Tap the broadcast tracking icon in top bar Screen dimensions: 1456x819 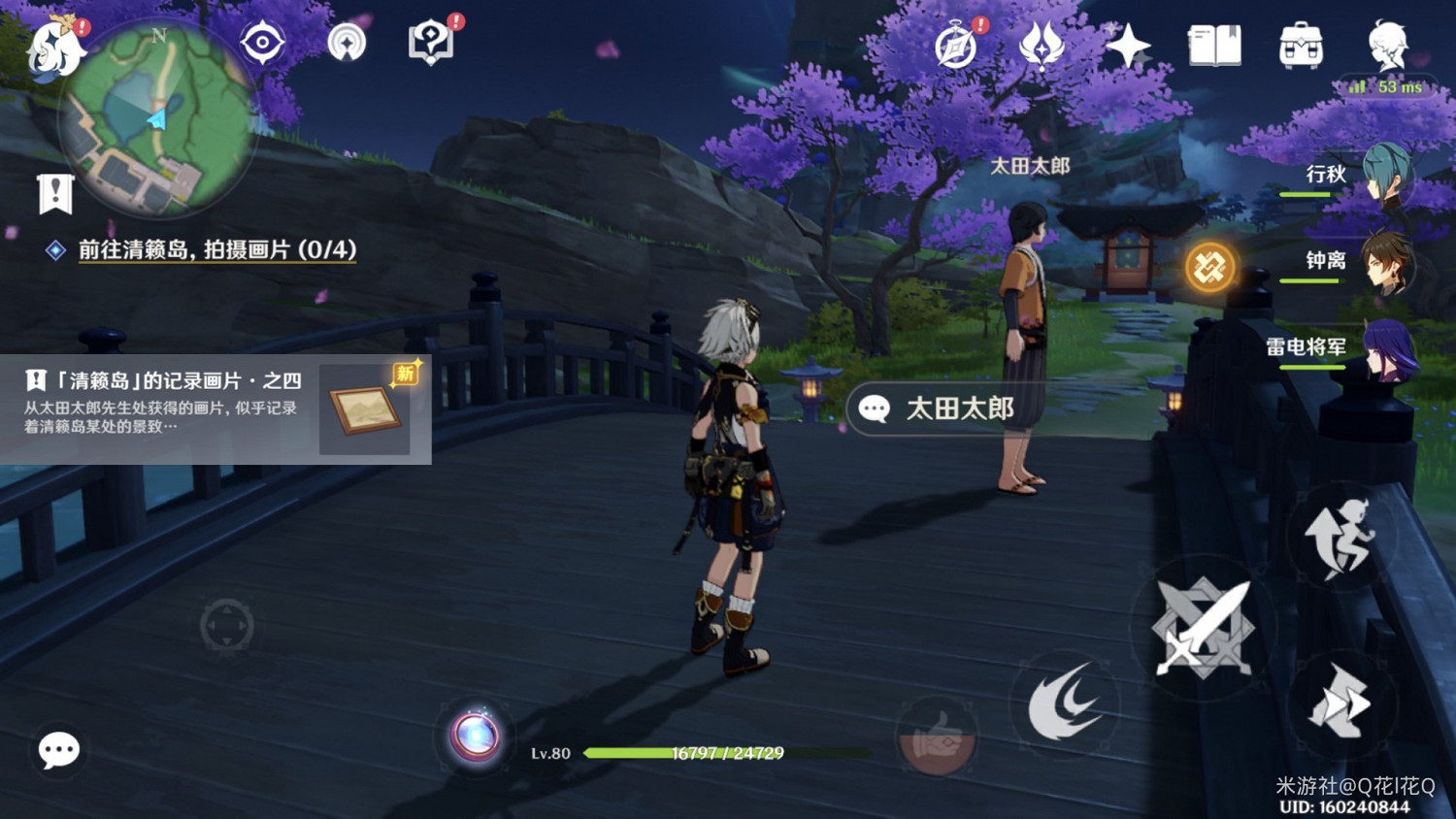pos(347,44)
